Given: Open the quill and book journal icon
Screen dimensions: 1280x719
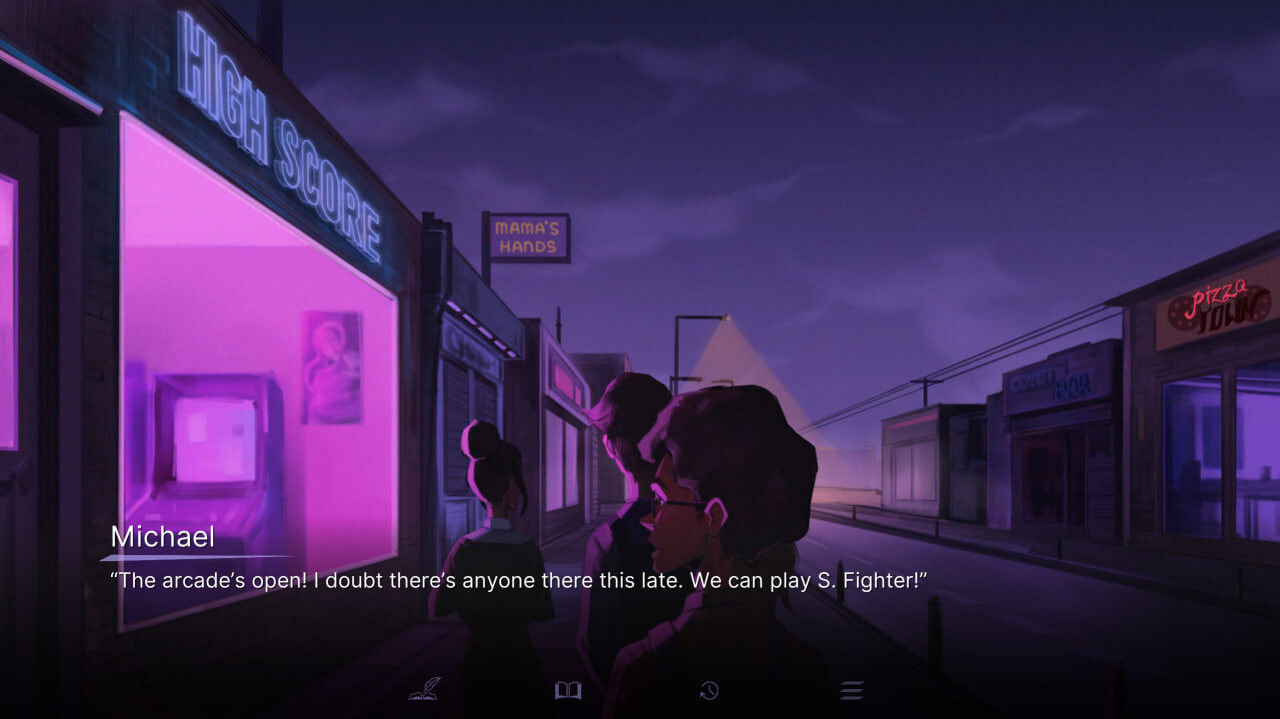Looking at the screenshot, I should coord(425,689).
